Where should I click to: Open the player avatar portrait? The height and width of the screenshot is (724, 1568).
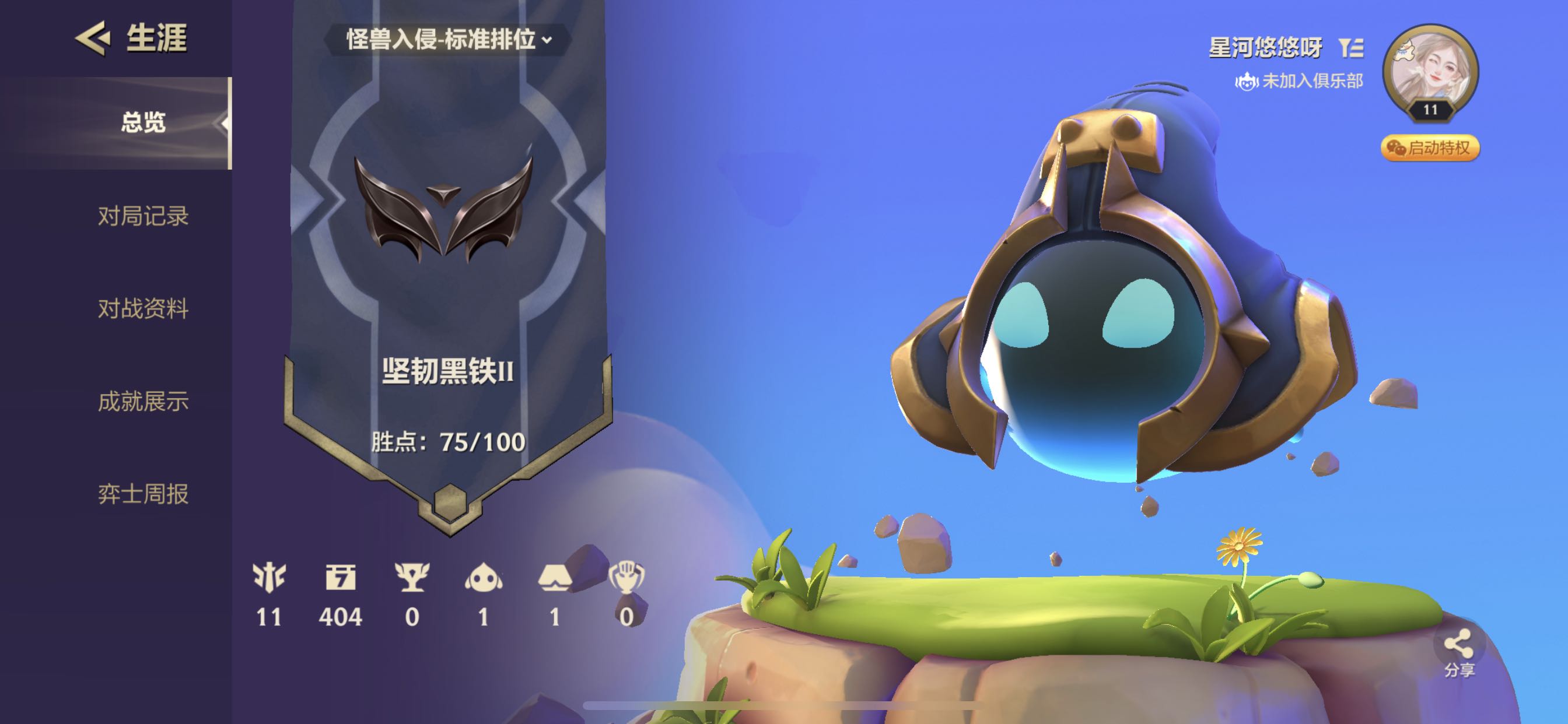pos(1430,70)
